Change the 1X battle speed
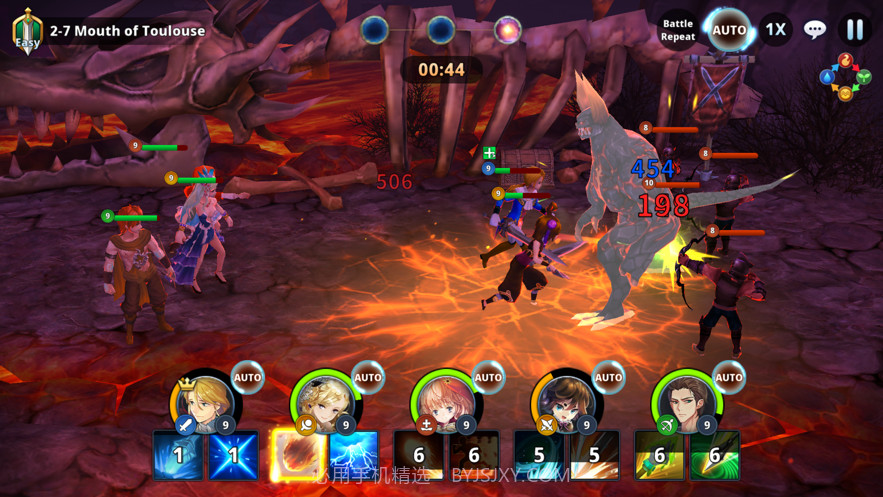 point(775,29)
